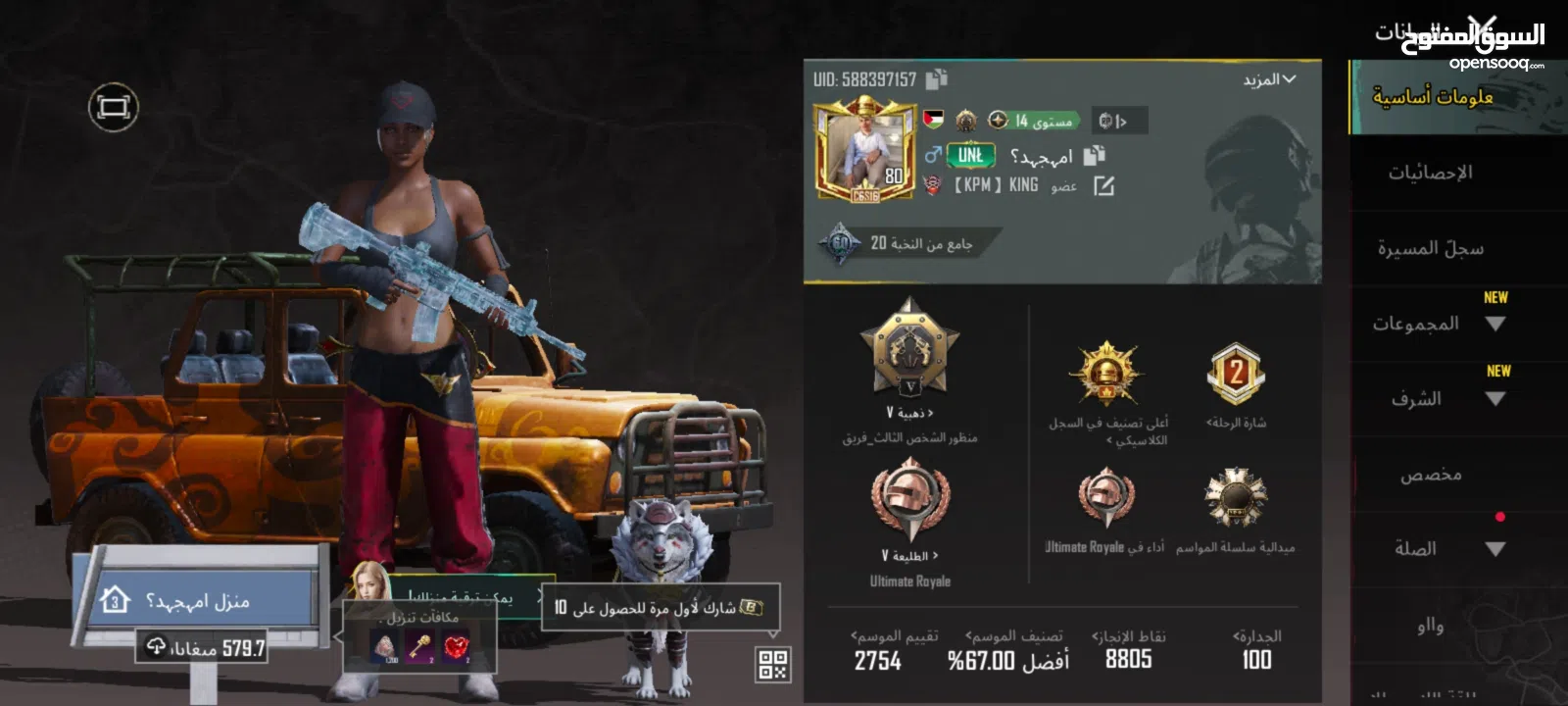The image size is (1568, 706).
Task: Switch to سجل المسيرة career record tab
Action: pos(1431,248)
